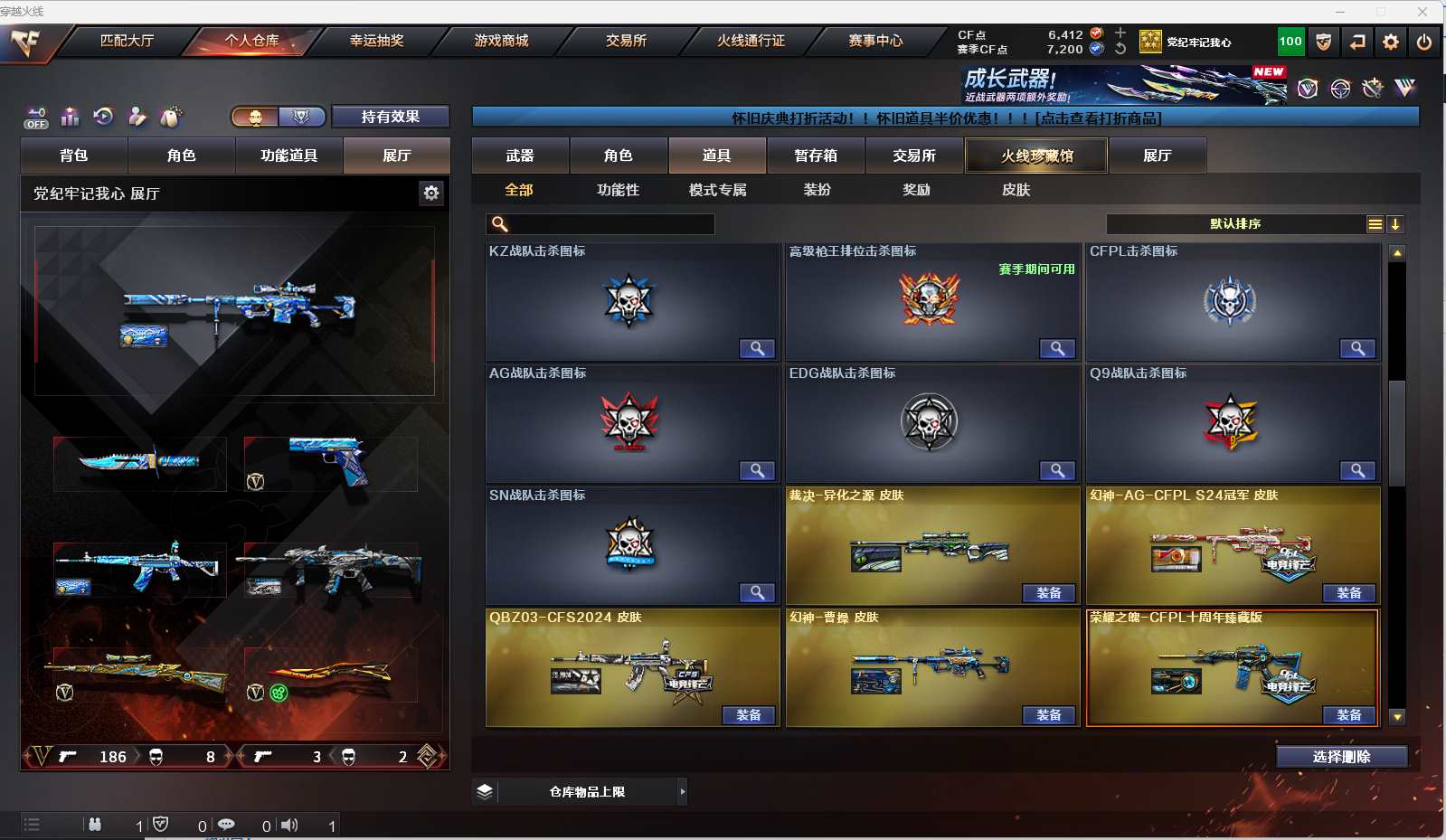Go to the 游戏商城 game shop
This screenshot has height=840, width=1446.
tap(501, 41)
